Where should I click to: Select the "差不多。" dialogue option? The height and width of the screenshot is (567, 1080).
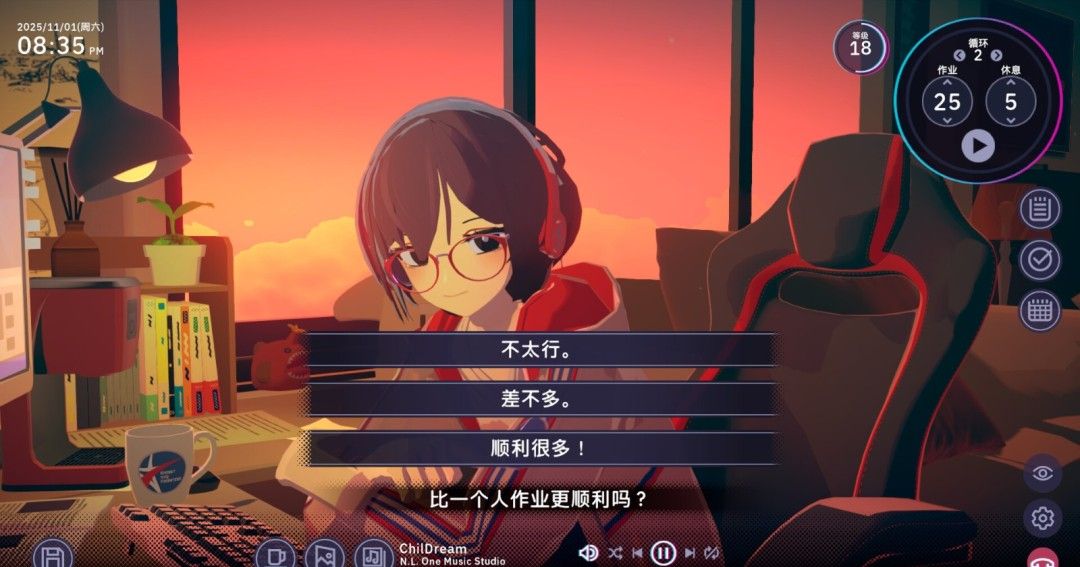(541, 399)
